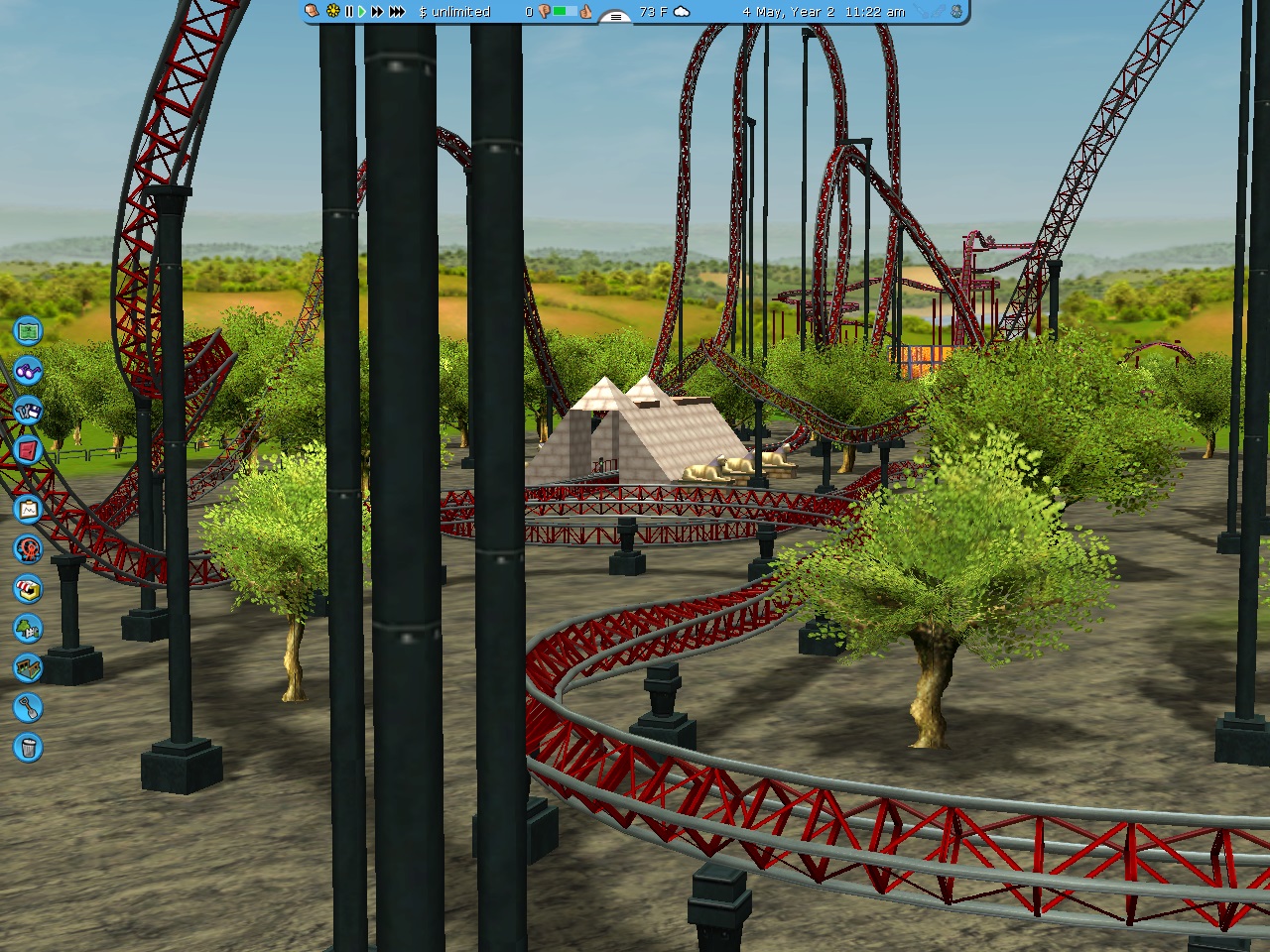Open the binoculars view options

pos(28,371)
